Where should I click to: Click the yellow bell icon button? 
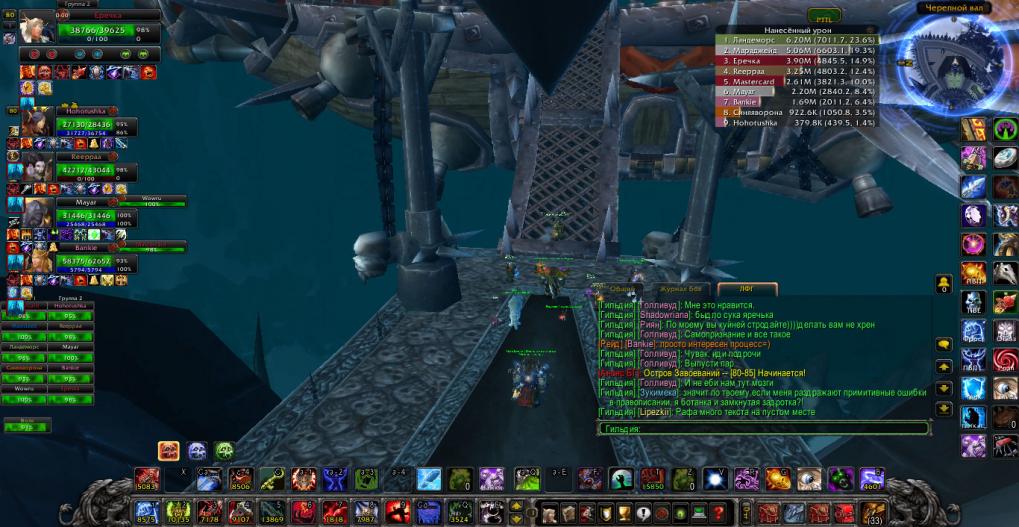pos(943,284)
